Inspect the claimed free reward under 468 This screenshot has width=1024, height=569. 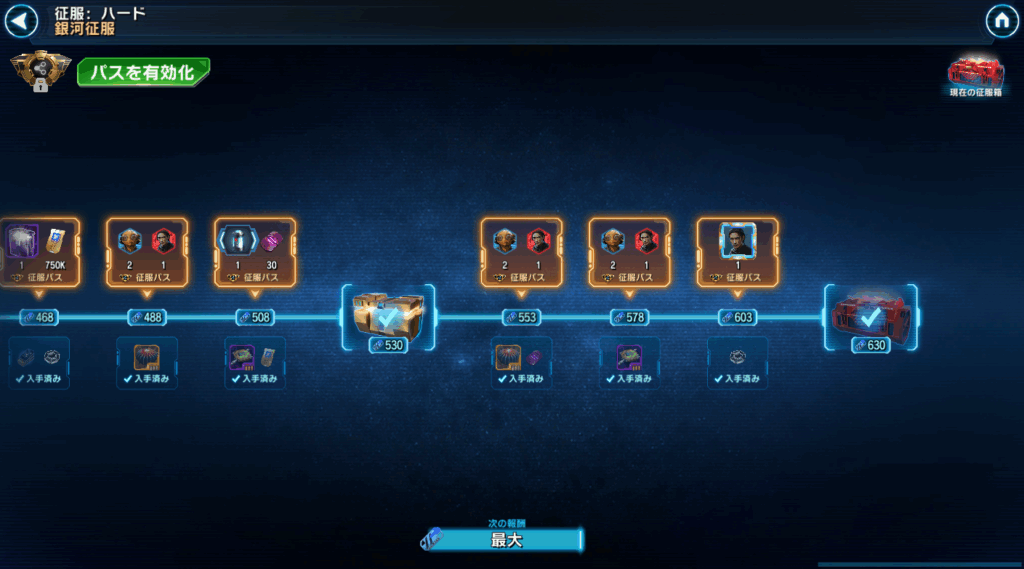(39, 362)
